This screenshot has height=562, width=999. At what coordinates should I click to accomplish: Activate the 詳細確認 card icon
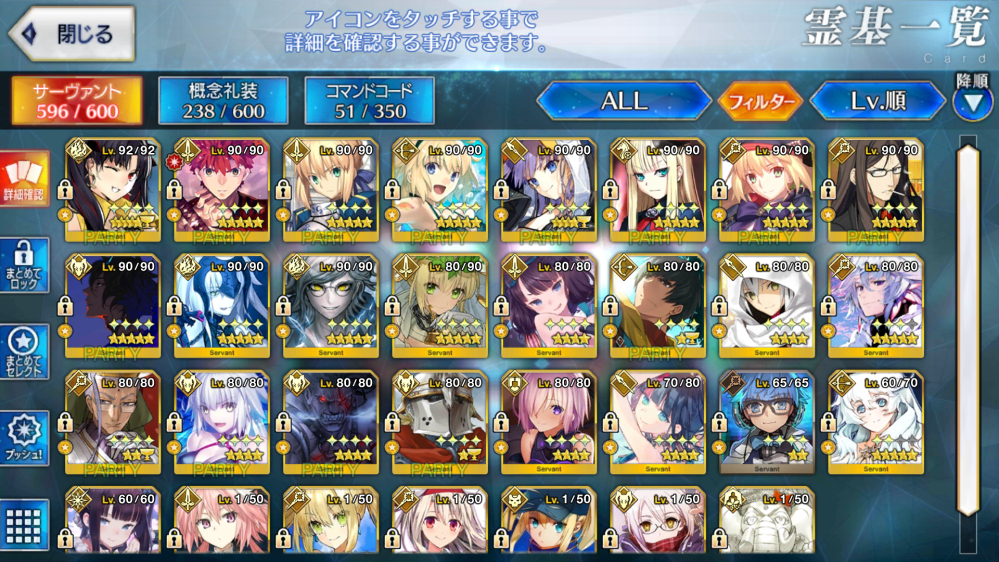coord(23,179)
